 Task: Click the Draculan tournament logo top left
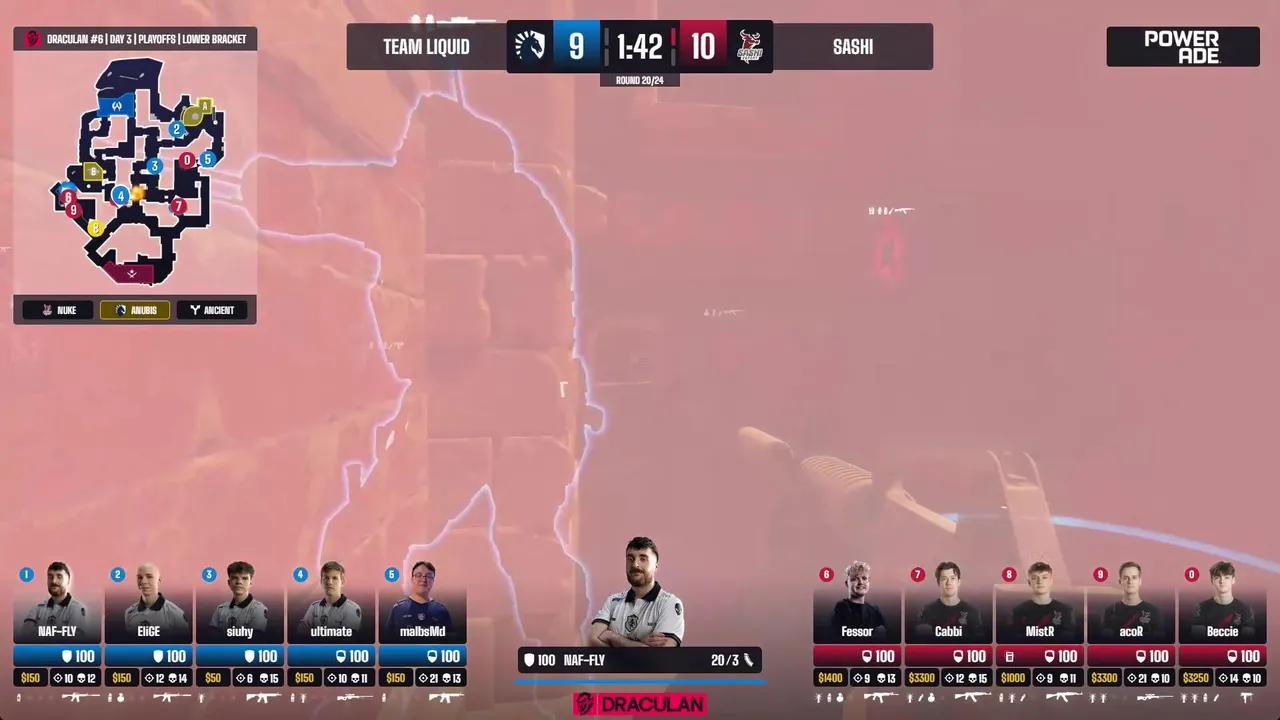coord(31,39)
